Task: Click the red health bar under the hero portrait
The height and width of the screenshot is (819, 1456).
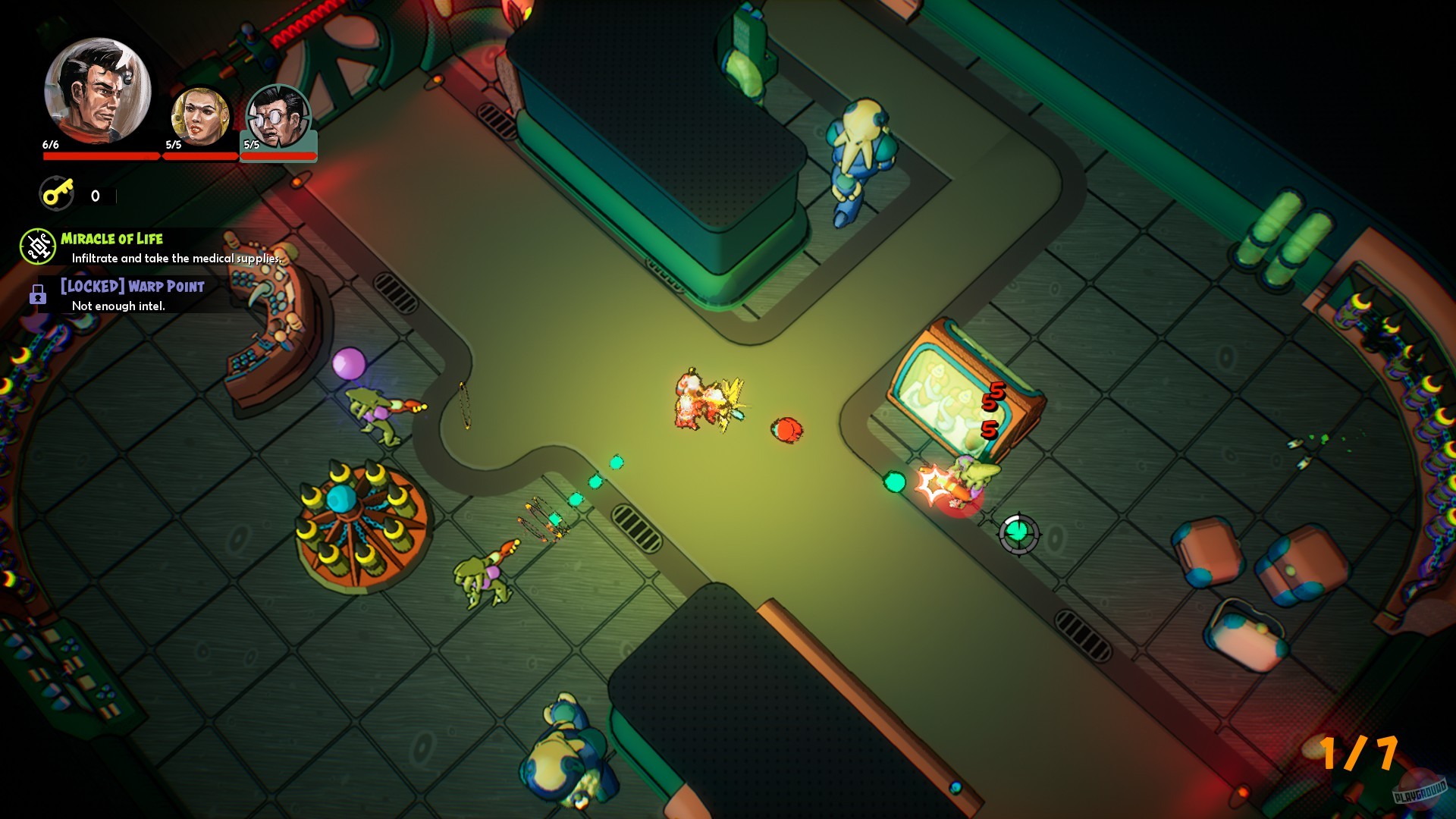Action: [101, 155]
